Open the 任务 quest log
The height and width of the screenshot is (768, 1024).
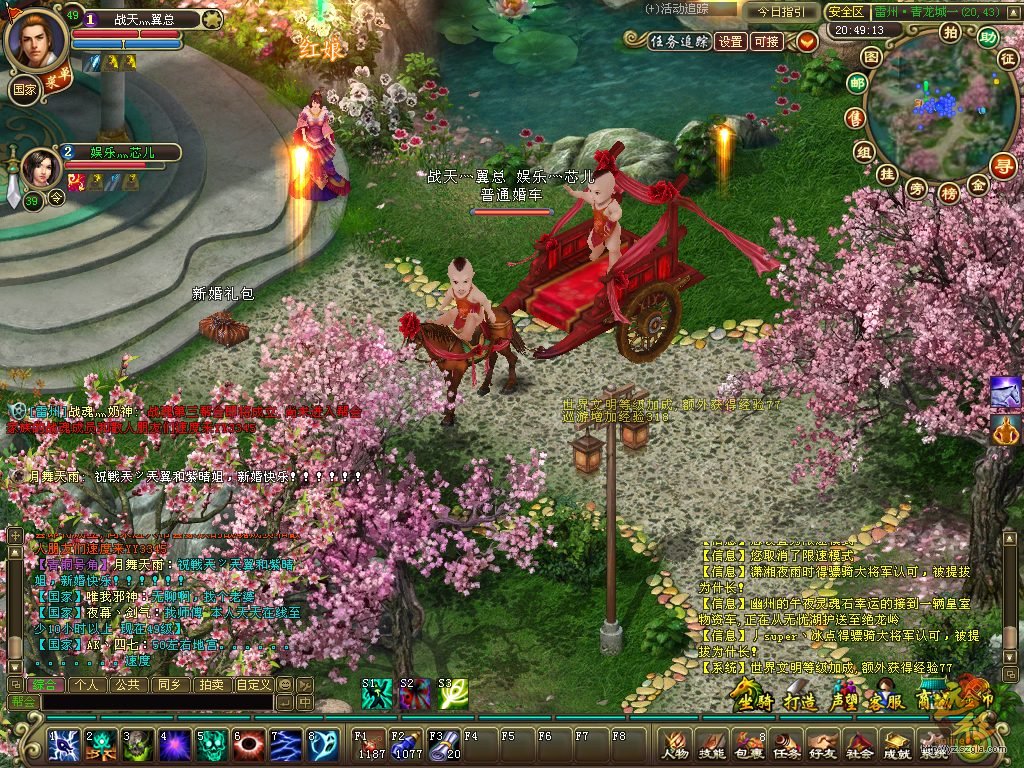[x=785, y=746]
